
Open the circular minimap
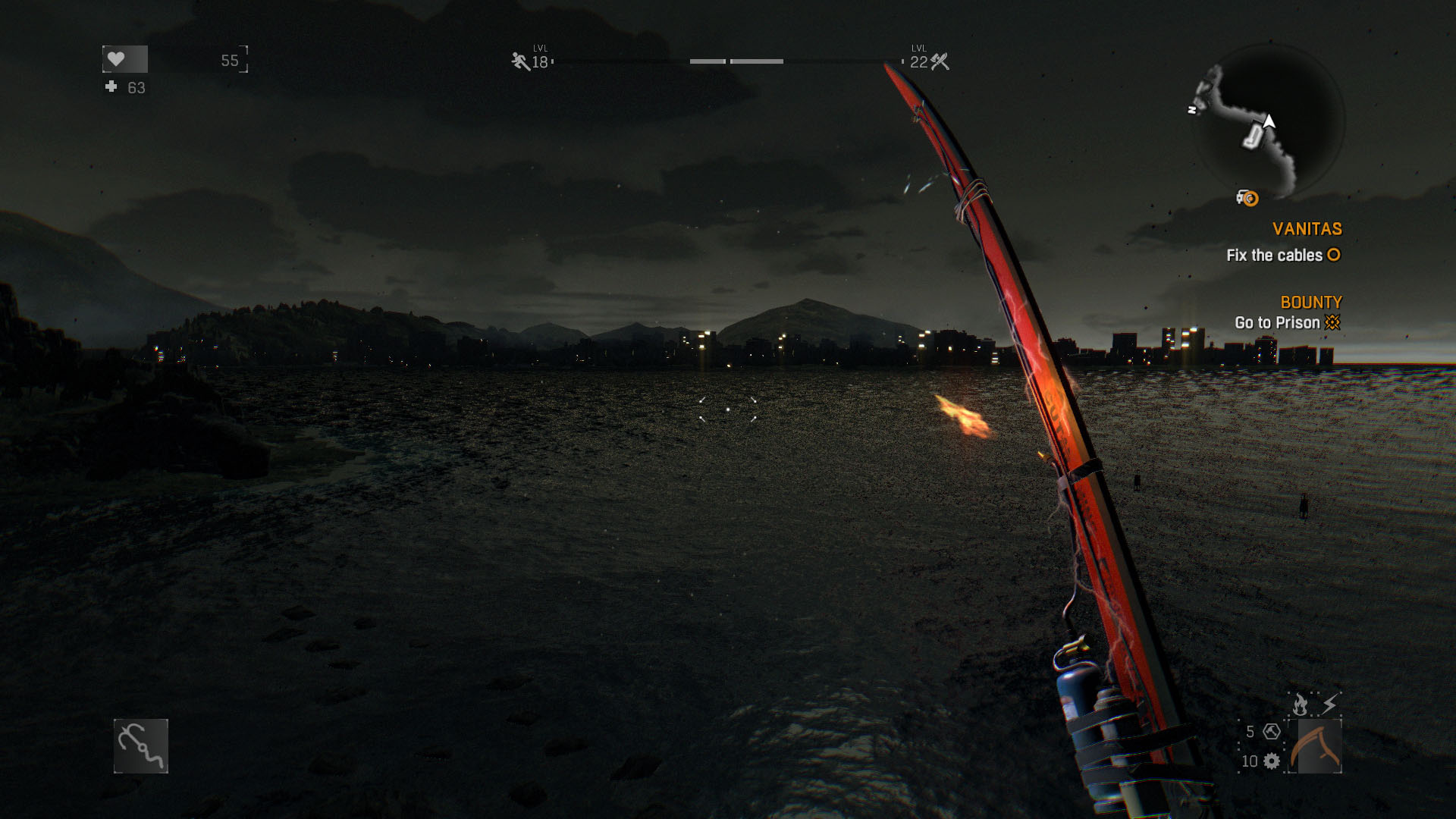(x=1268, y=121)
